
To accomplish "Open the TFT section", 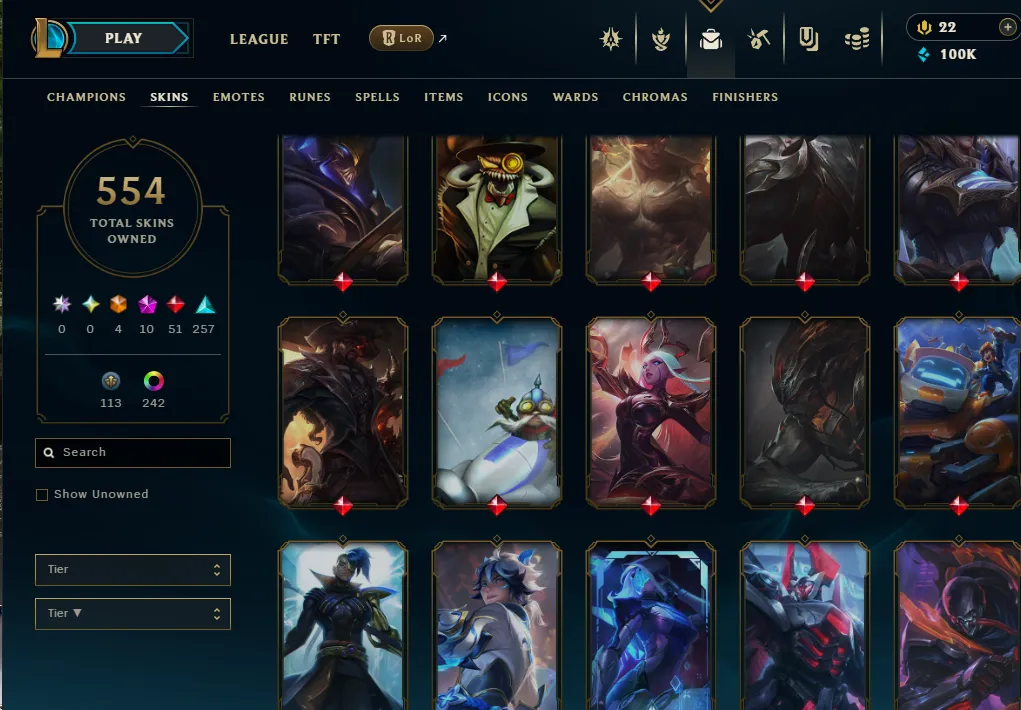I will coord(326,39).
